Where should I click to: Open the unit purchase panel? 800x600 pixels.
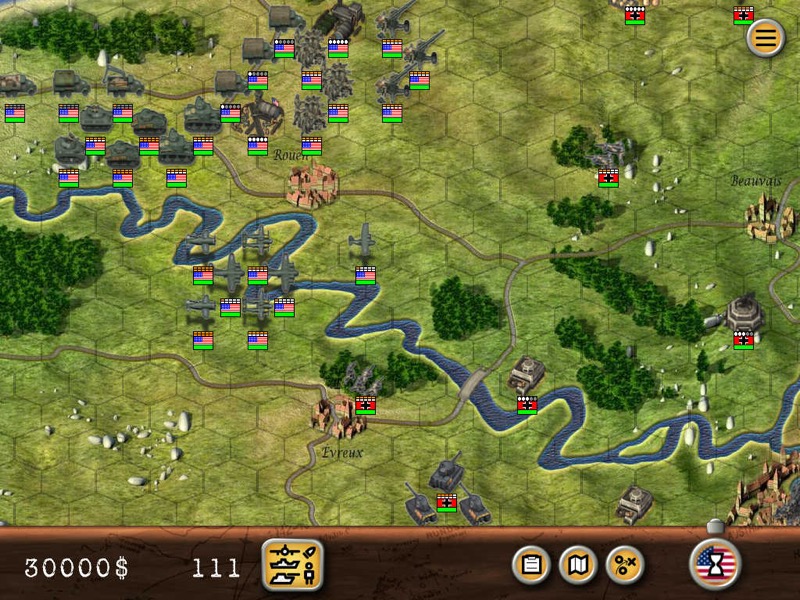pyautogui.click(x=292, y=565)
